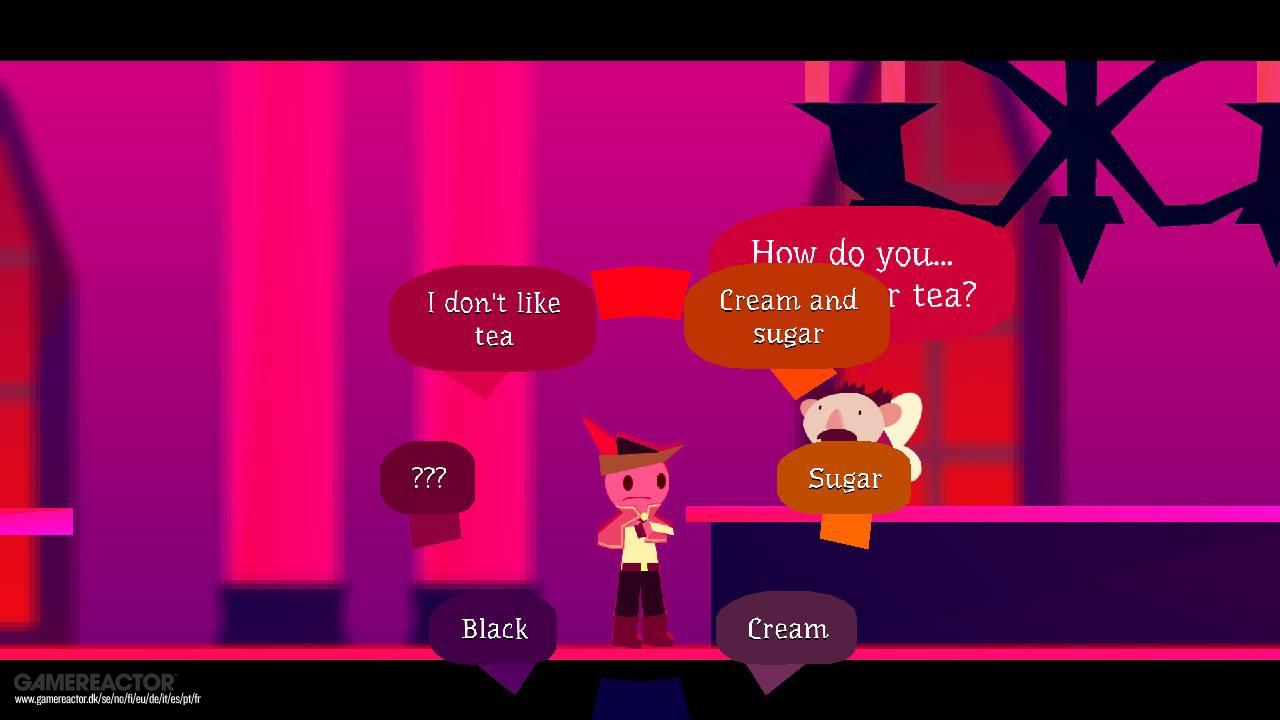Click the bard character wearing the red hat
The height and width of the screenshot is (720, 1280).
pyautogui.click(x=638, y=520)
